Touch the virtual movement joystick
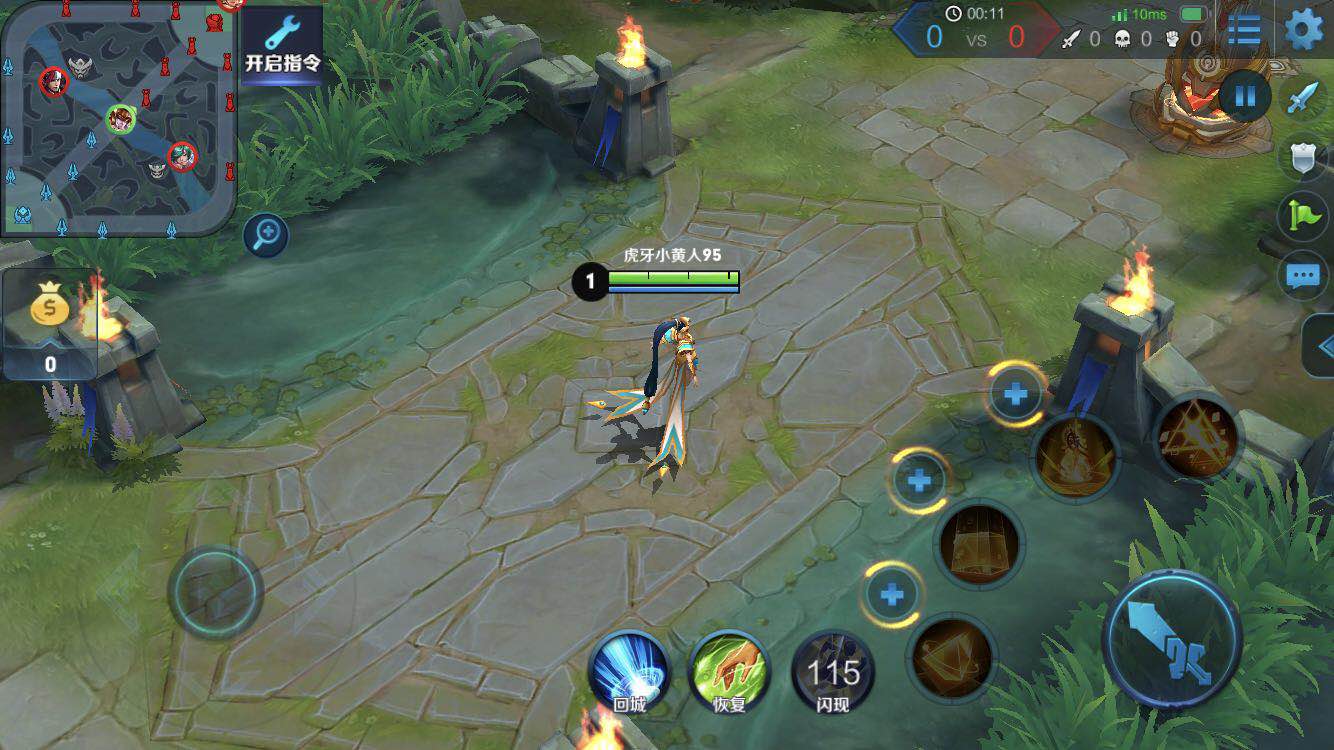1334x750 pixels. pos(215,592)
